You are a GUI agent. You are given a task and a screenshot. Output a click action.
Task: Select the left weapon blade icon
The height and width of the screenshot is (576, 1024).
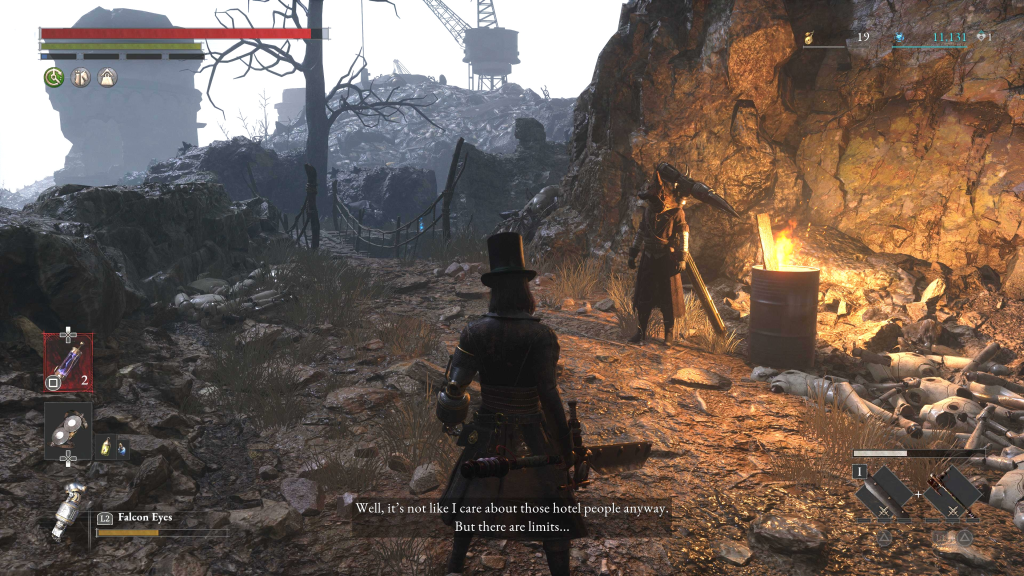tap(884, 490)
